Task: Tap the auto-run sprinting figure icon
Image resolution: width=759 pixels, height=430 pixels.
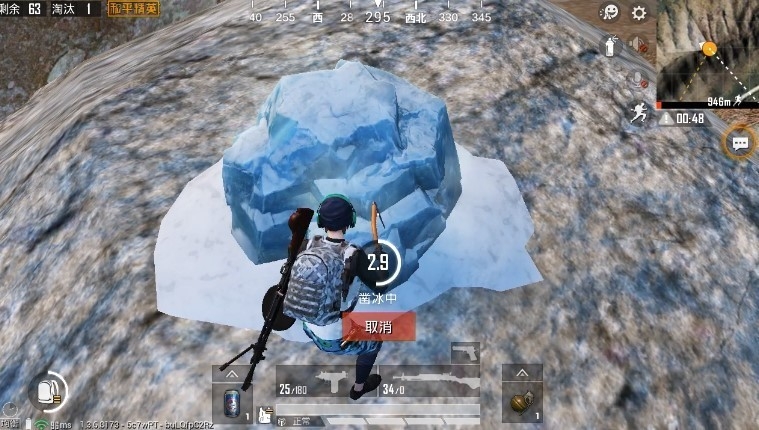Action: [x=638, y=112]
